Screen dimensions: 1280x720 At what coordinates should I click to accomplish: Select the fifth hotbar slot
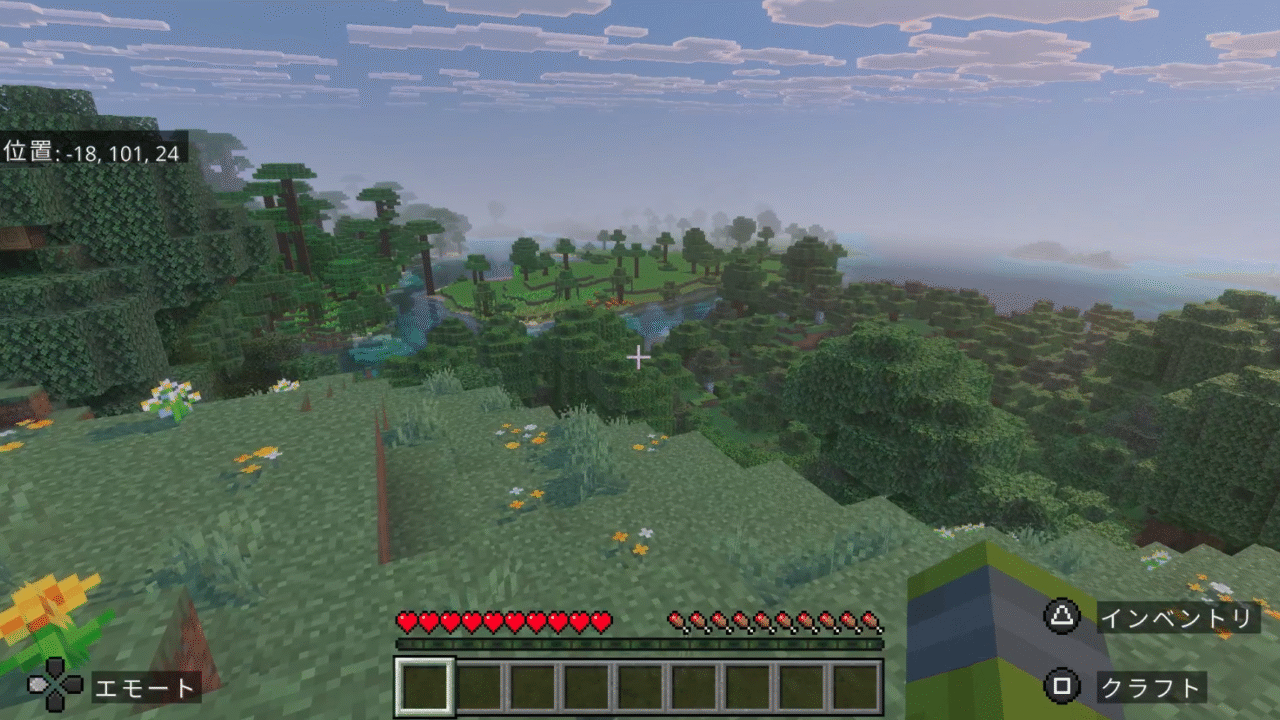pyautogui.click(x=639, y=683)
